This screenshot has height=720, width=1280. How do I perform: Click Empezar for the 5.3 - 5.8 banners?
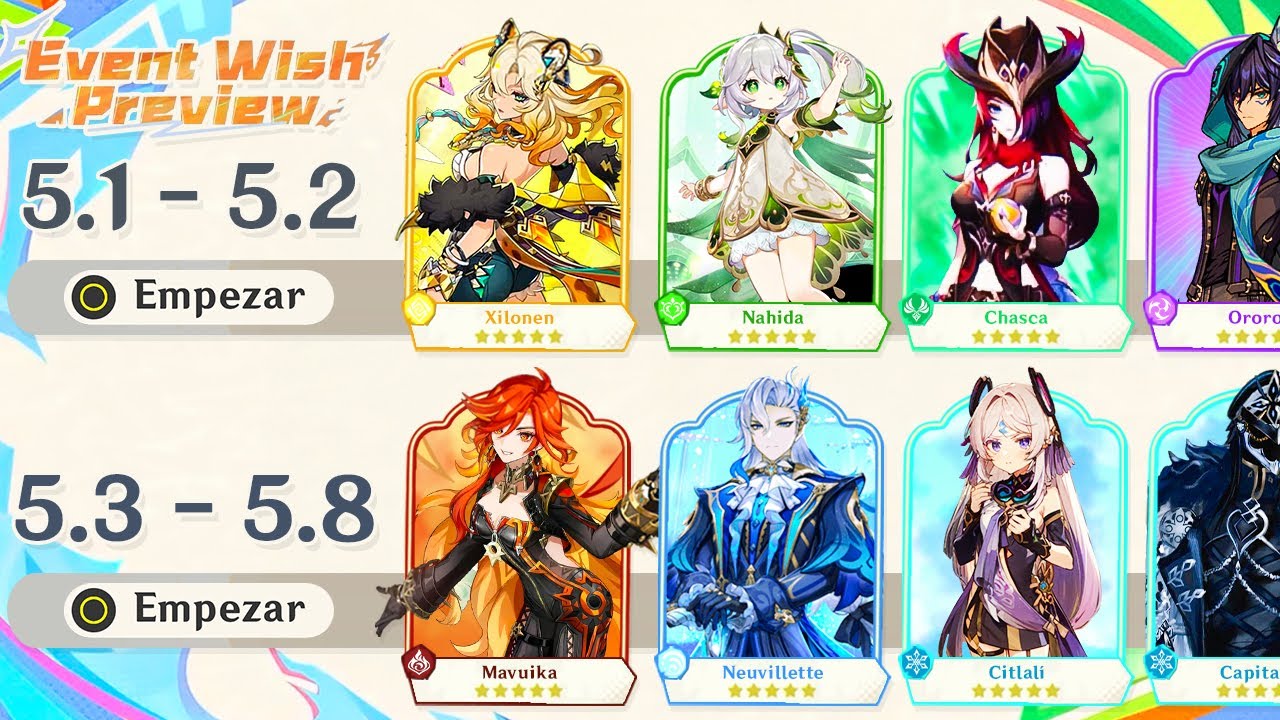coord(199,608)
